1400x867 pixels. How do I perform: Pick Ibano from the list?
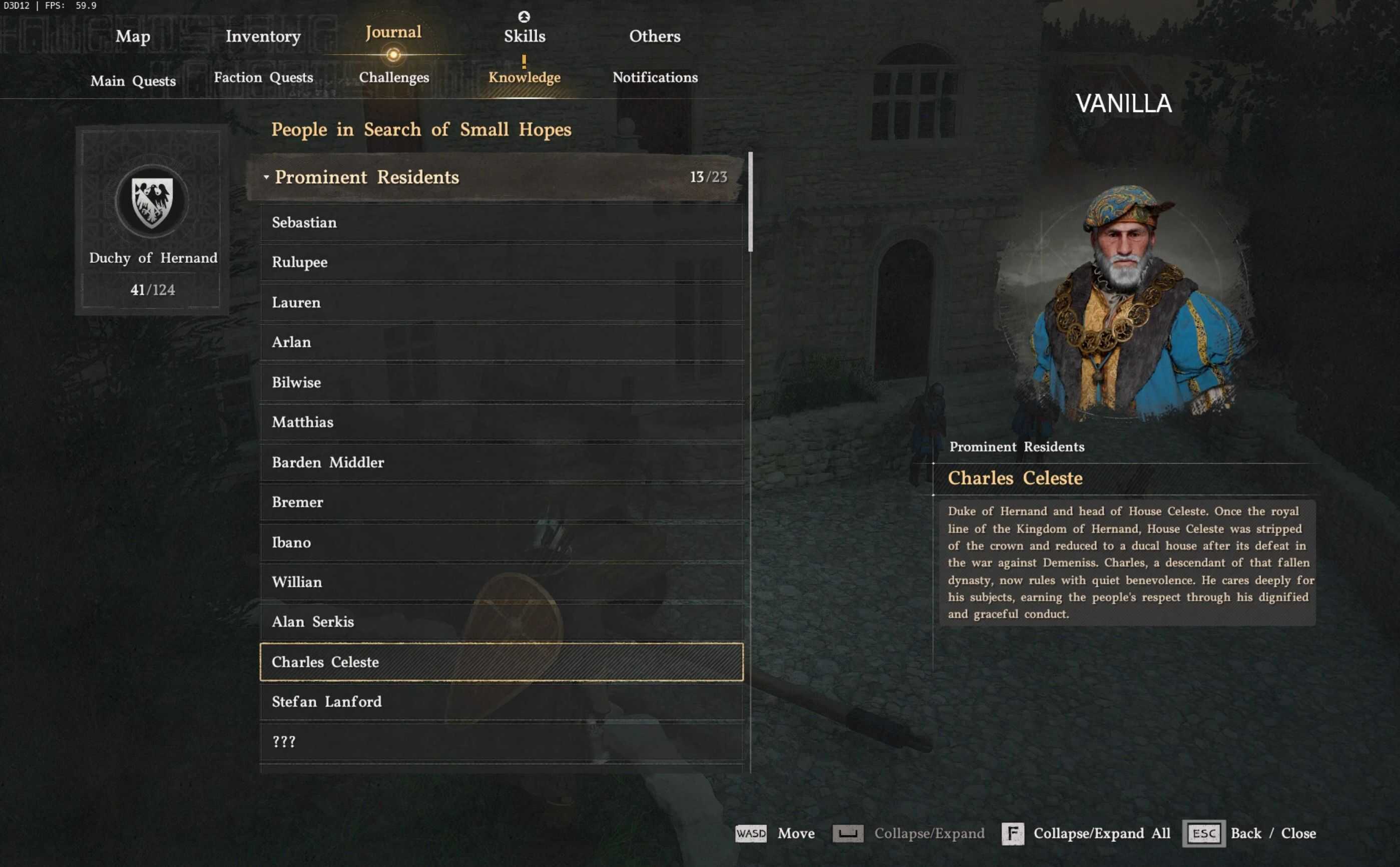tap(502, 542)
